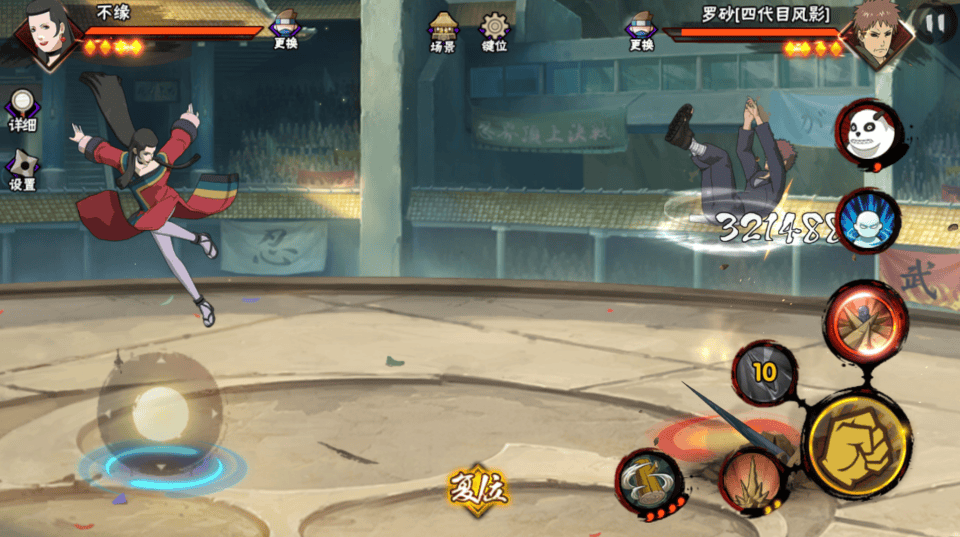Open the 设置 settings menu
The image size is (960, 537).
(22, 170)
